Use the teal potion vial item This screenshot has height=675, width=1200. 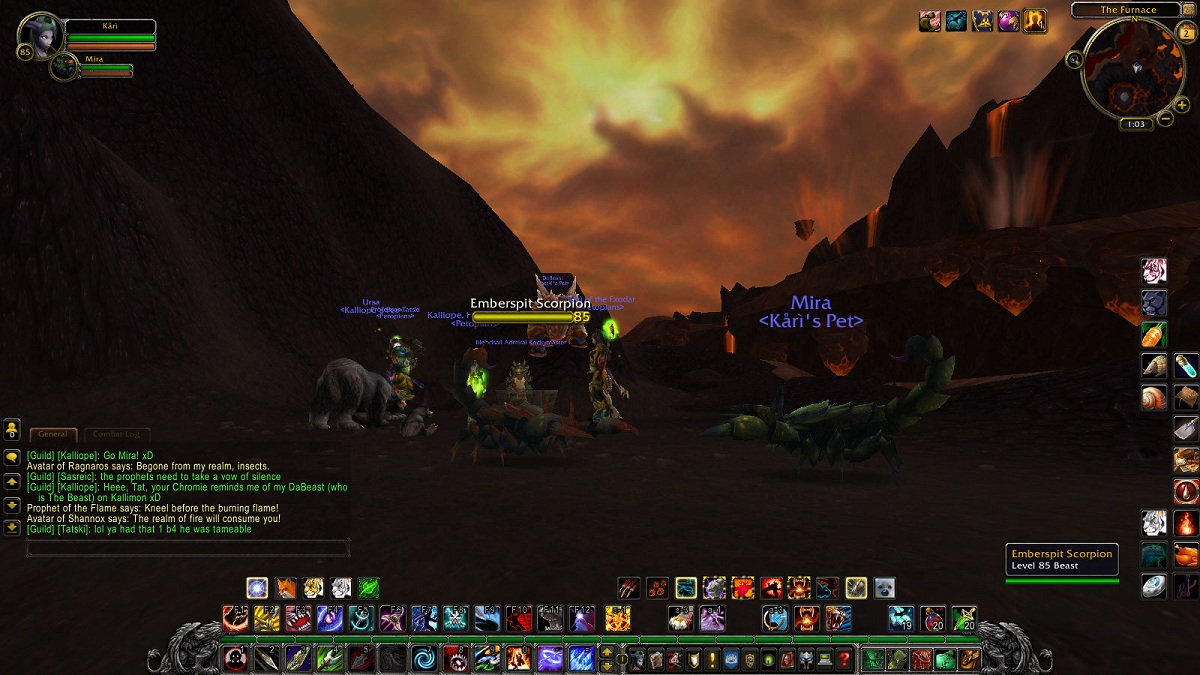[x=1186, y=366]
